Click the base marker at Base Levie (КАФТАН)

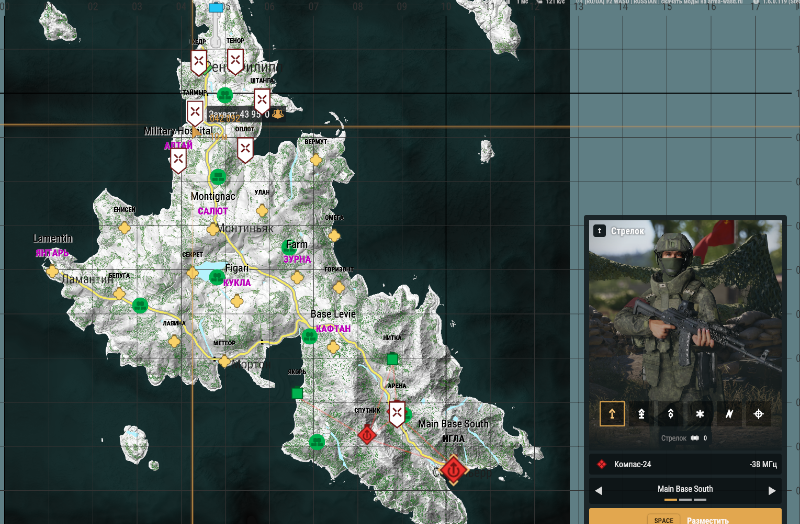point(310,337)
